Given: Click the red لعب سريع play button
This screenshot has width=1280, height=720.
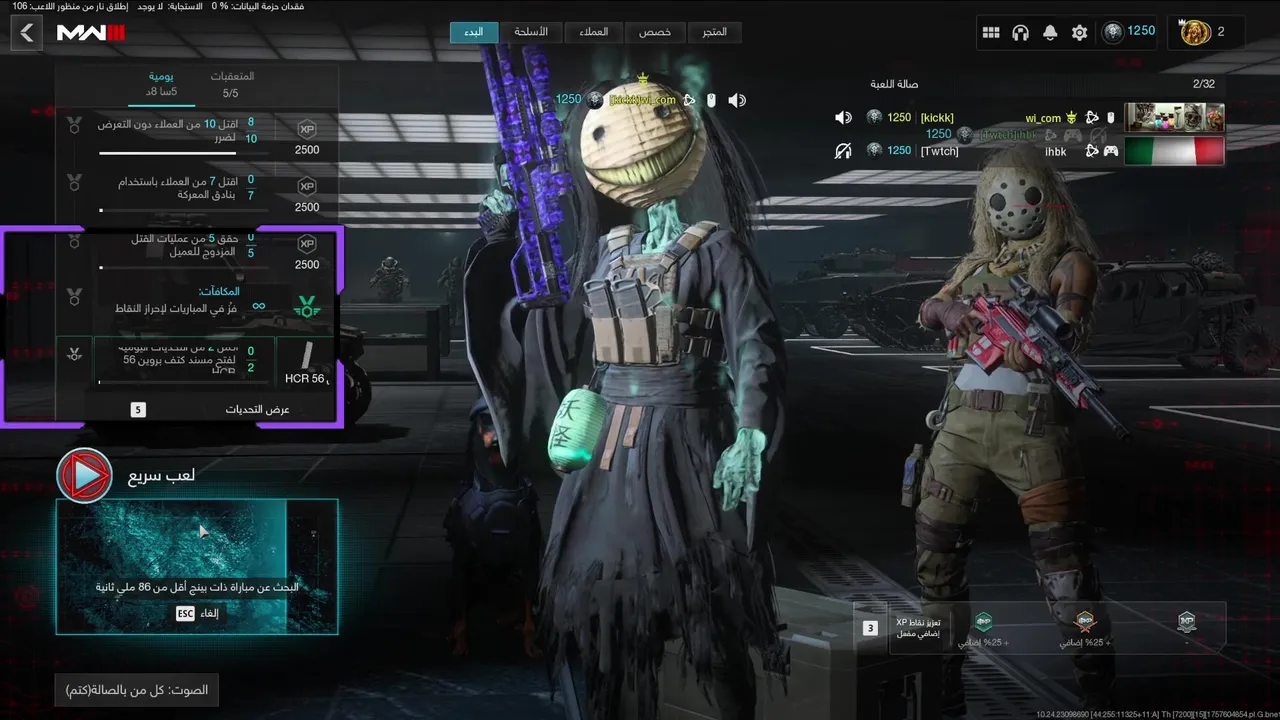Looking at the screenshot, I should (84, 475).
